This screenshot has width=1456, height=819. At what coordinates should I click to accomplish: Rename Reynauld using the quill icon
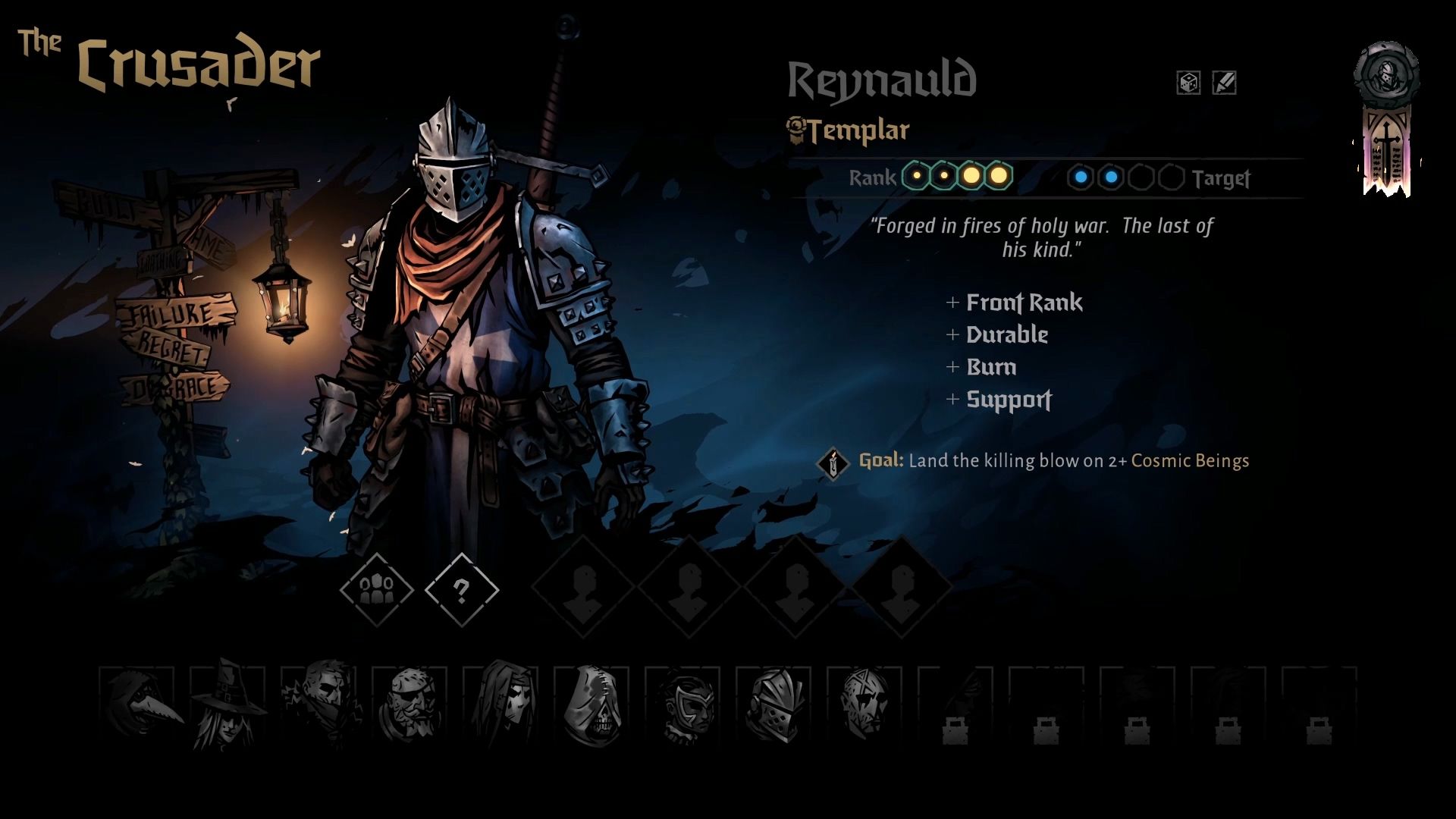1224,83
